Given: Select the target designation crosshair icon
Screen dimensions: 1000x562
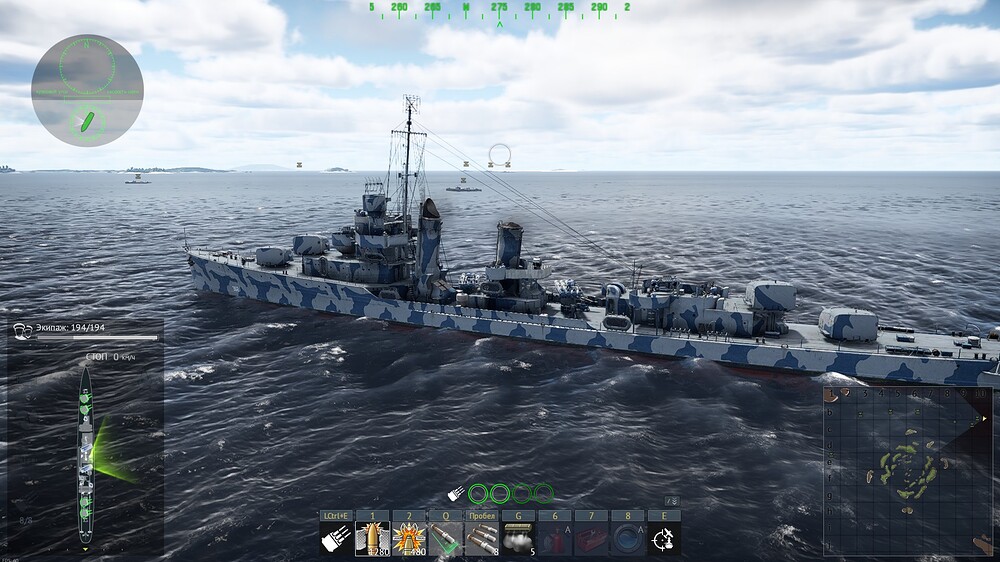Looking at the screenshot, I should pos(664,539).
